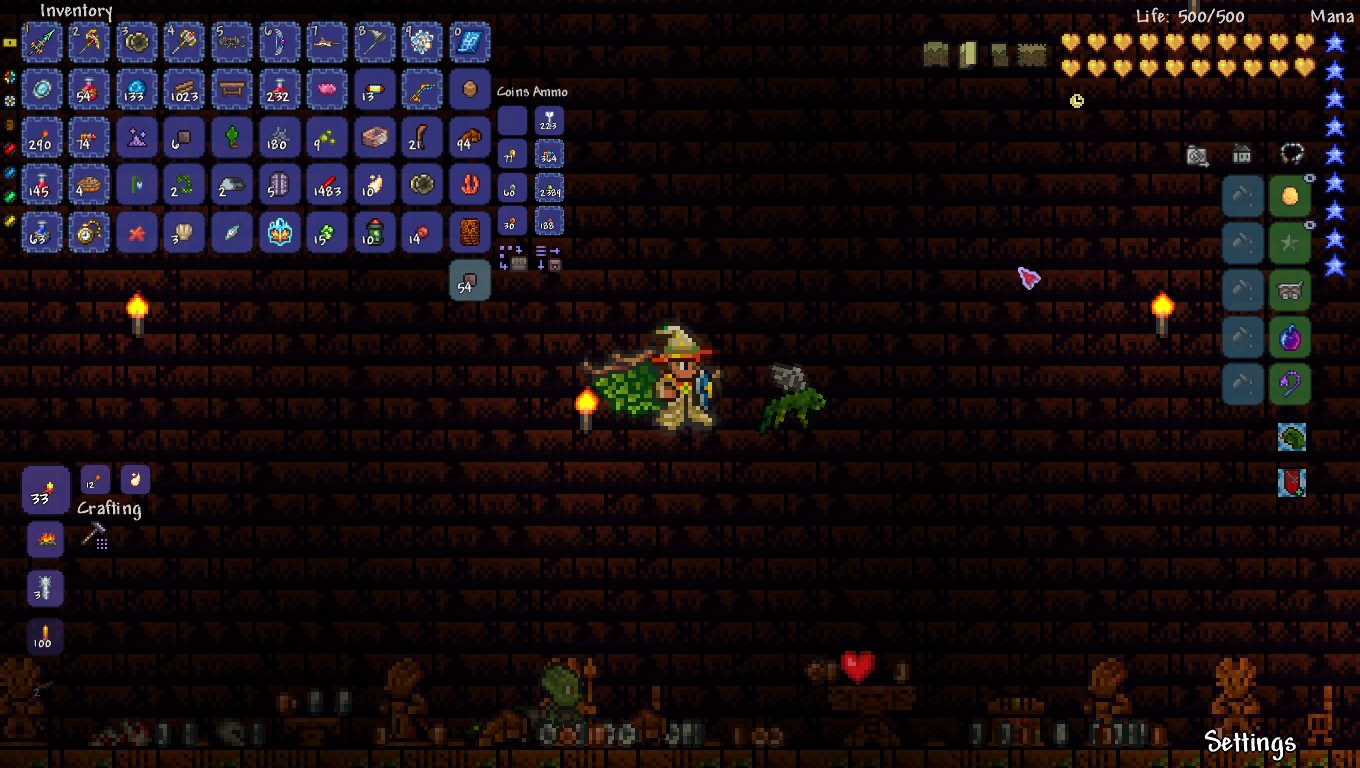Image resolution: width=1360 pixels, height=768 pixels.
Task: Select the bug net in hotbar slot 8
Action: point(375,42)
